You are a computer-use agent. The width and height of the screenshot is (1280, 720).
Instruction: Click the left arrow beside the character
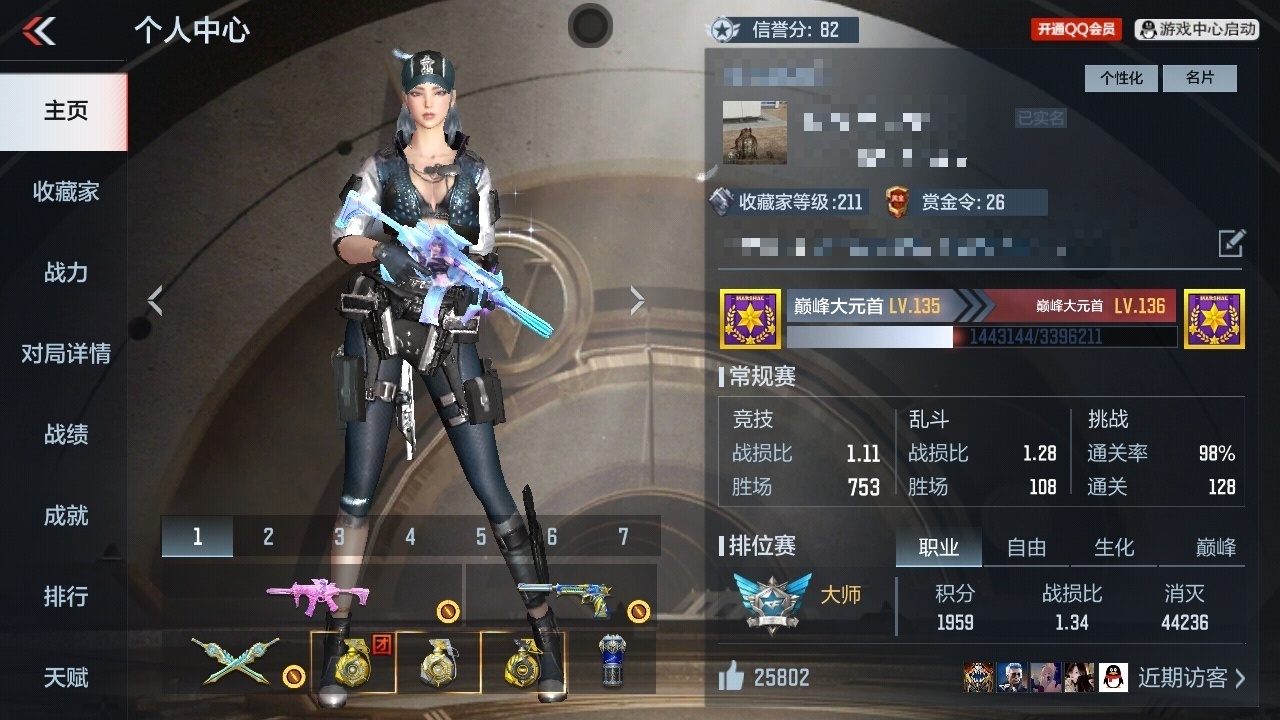[156, 299]
